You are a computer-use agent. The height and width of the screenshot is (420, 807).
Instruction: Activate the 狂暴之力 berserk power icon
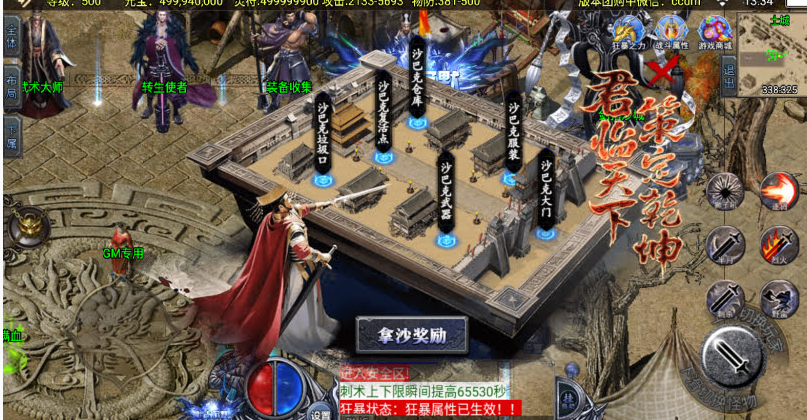point(628,32)
